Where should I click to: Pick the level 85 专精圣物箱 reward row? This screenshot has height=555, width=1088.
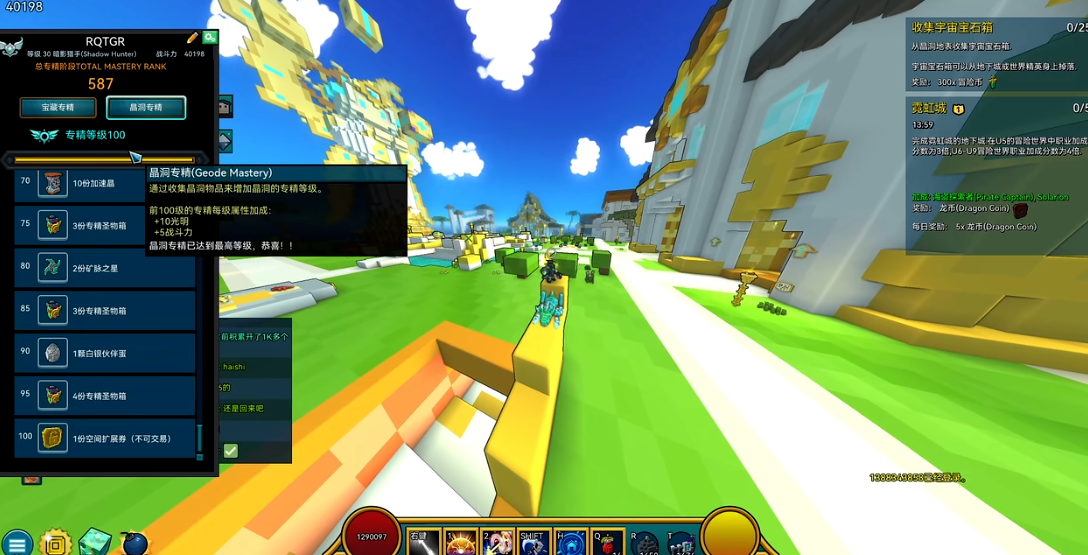pyautogui.click(x=105, y=311)
